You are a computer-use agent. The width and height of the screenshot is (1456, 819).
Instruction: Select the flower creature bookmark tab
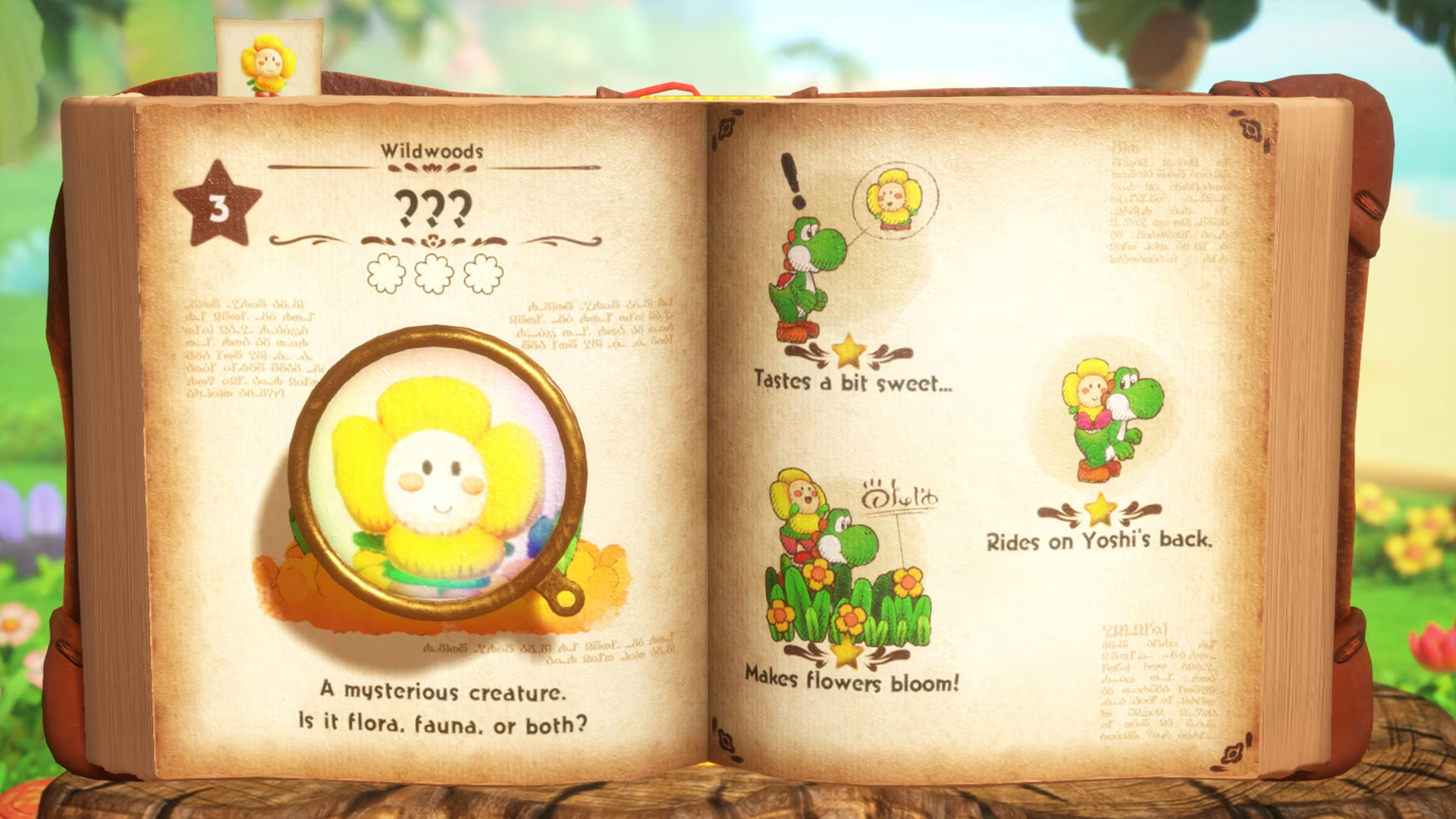[x=268, y=59]
